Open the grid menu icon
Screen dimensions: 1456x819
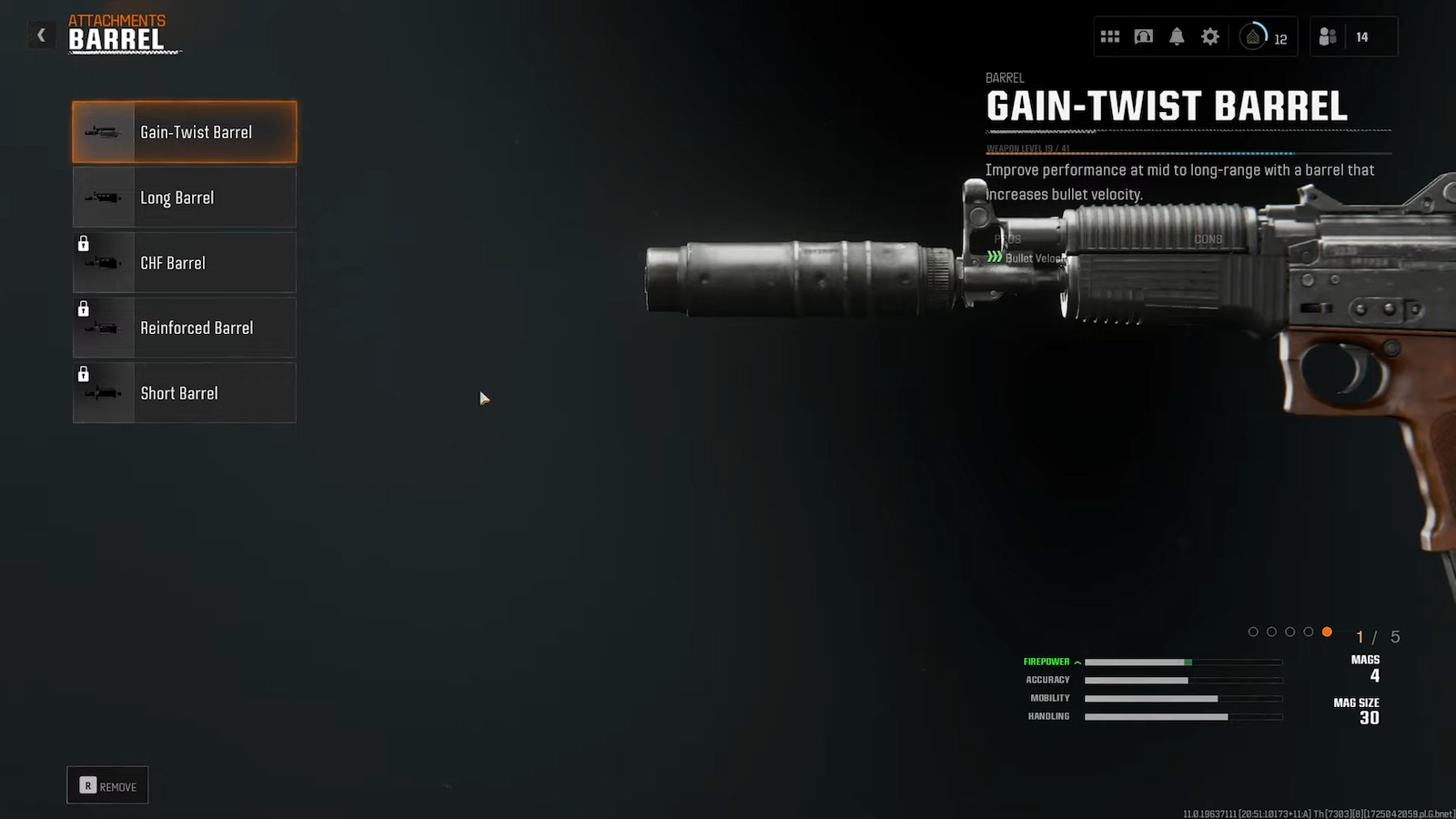(x=1110, y=37)
